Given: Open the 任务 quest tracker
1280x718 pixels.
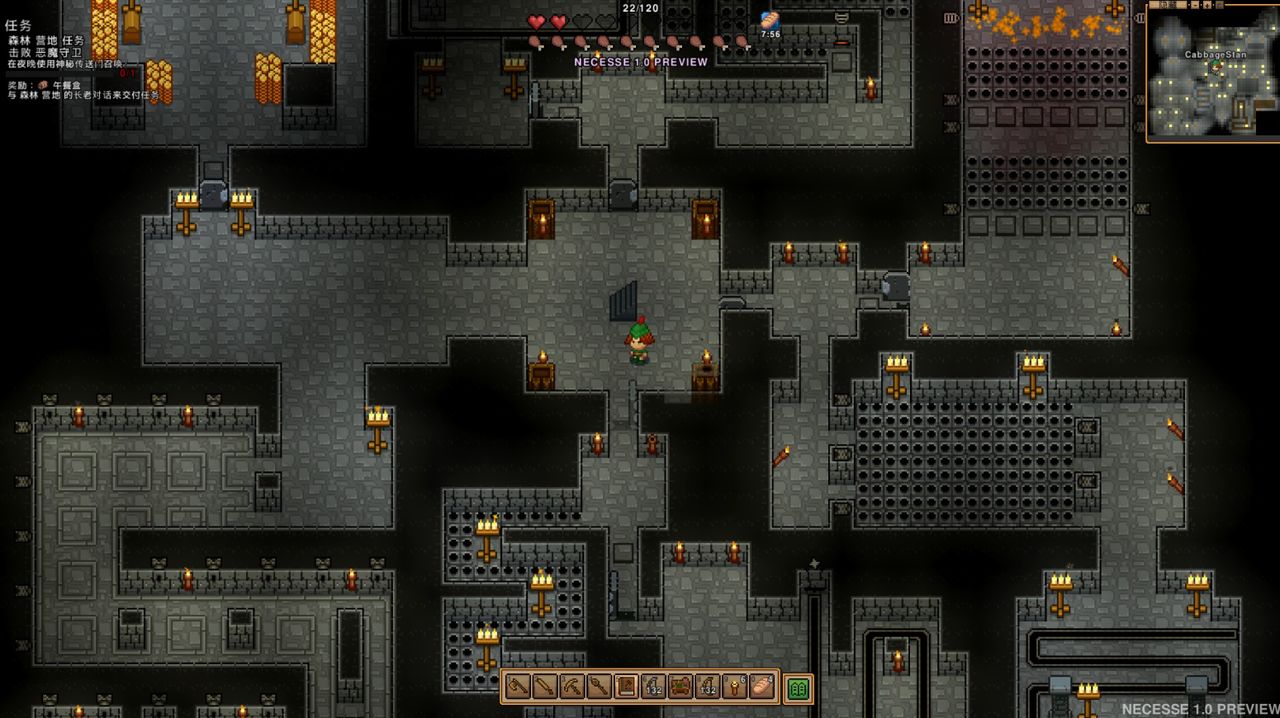Looking at the screenshot, I should (x=18, y=25).
